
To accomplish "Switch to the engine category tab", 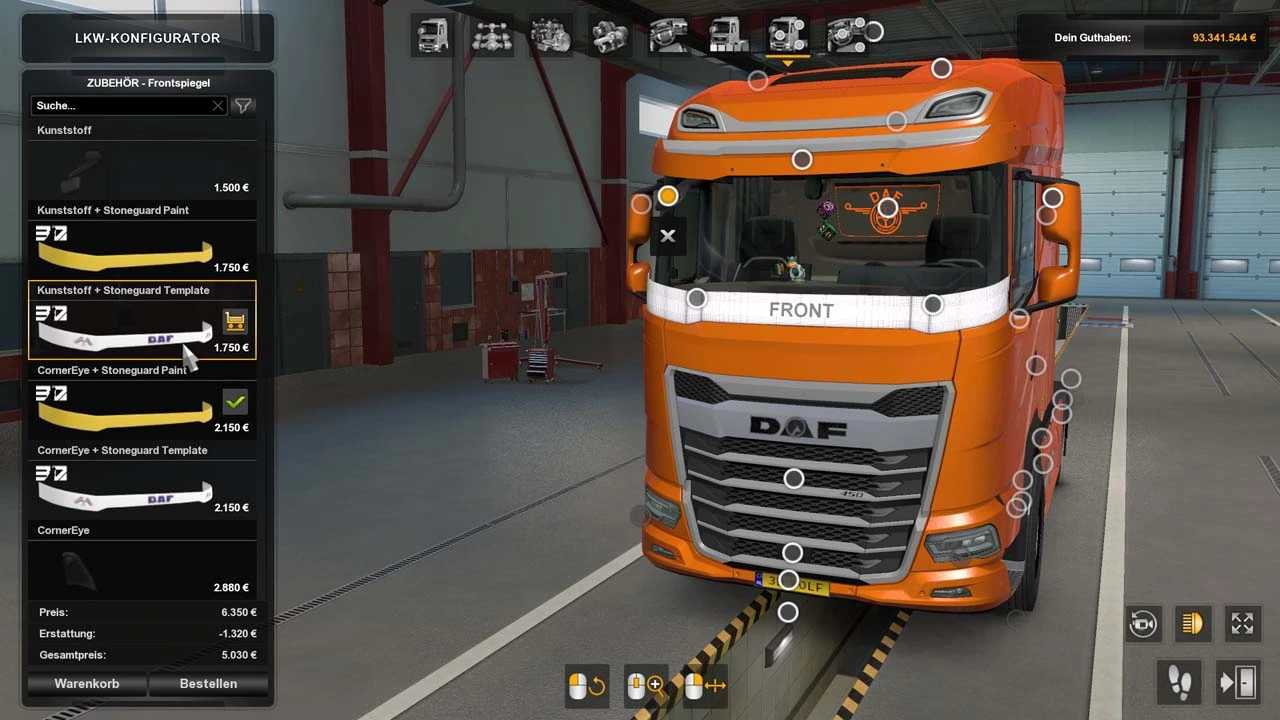I will click(x=550, y=36).
